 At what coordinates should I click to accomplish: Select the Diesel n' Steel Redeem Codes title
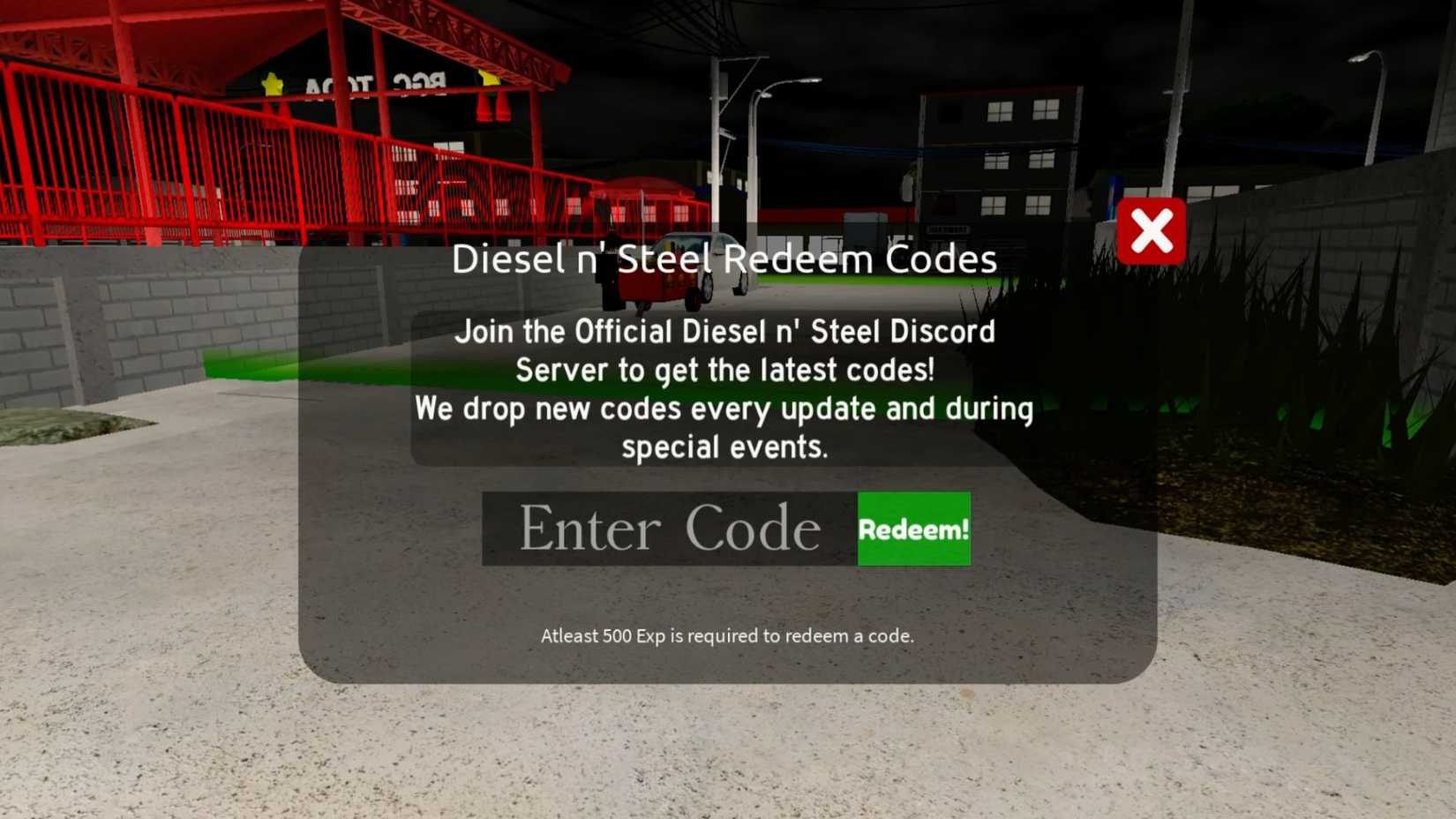(x=724, y=259)
